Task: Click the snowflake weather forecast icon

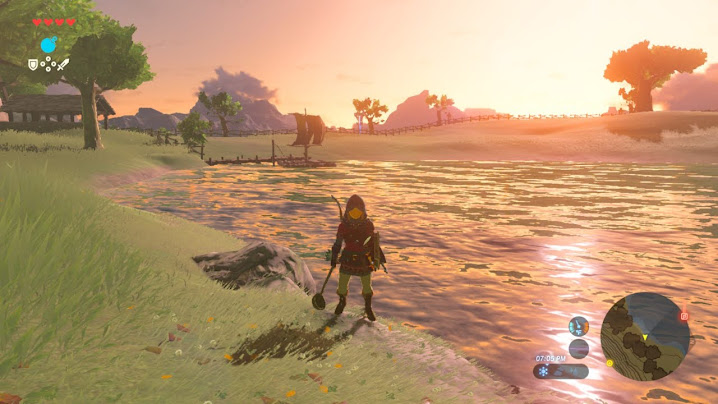Action: pos(544,371)
